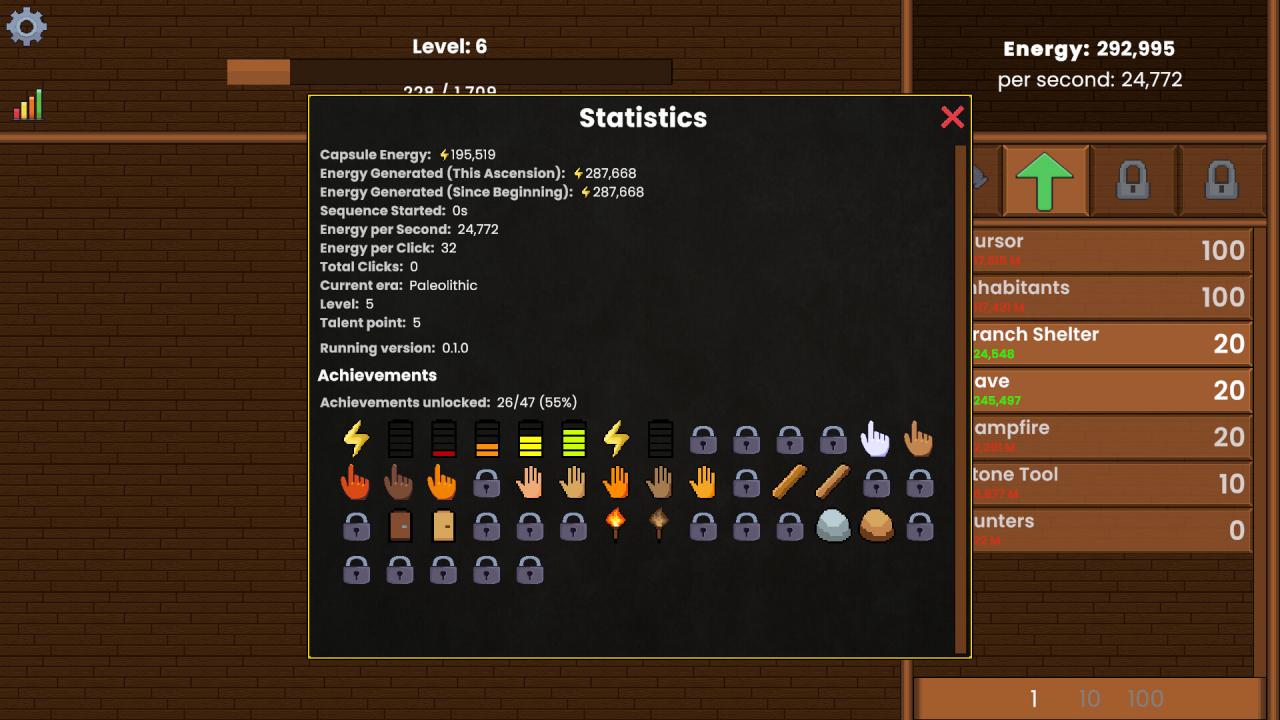Close the Statistics window
Screen dimensions: 1280x720
pyautogui.click(x=951, y=117)
